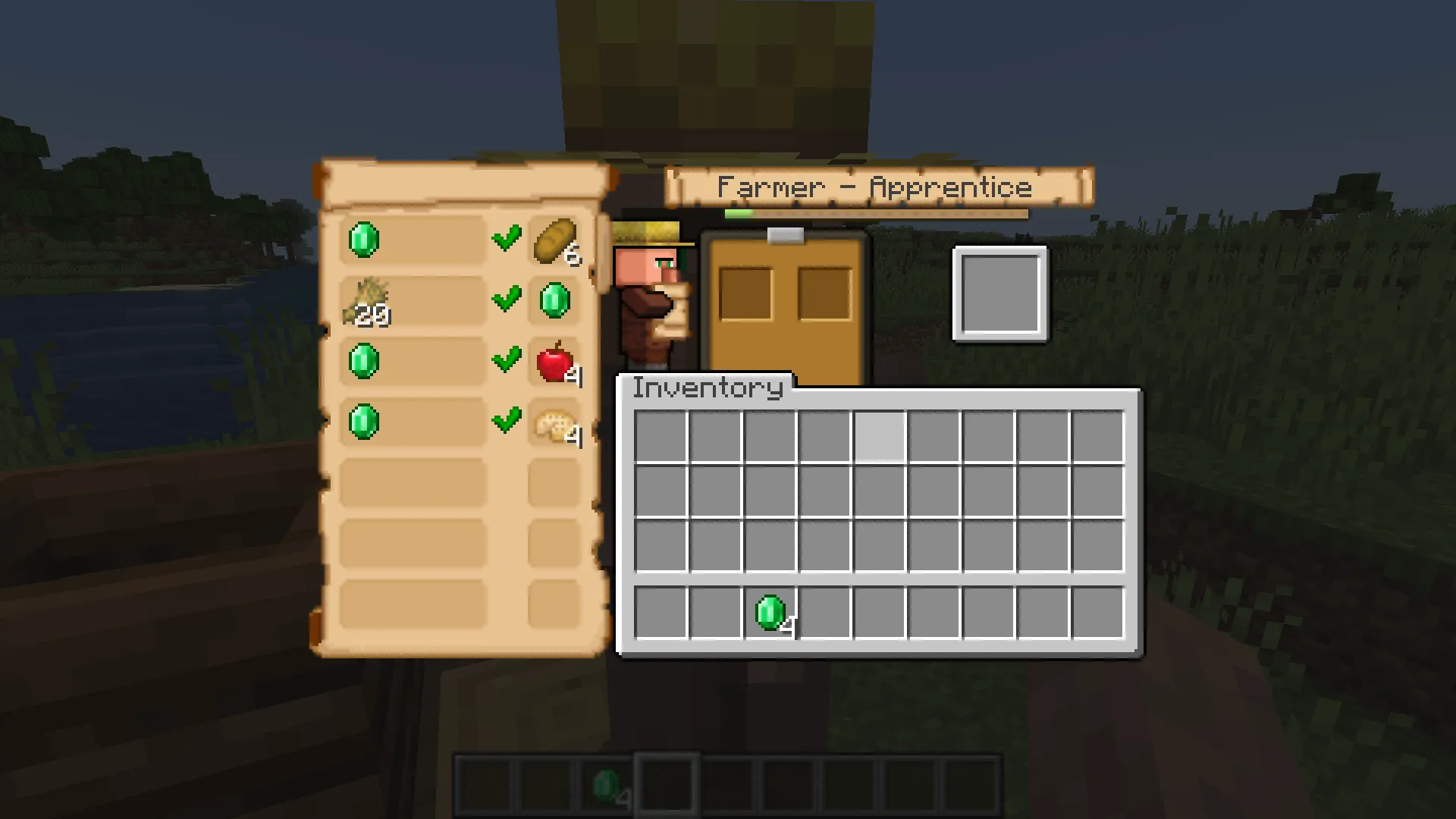Click the green checkmark beside the bread trade
Viewport: 1456px width, 819px height.
tap(507, 239)
